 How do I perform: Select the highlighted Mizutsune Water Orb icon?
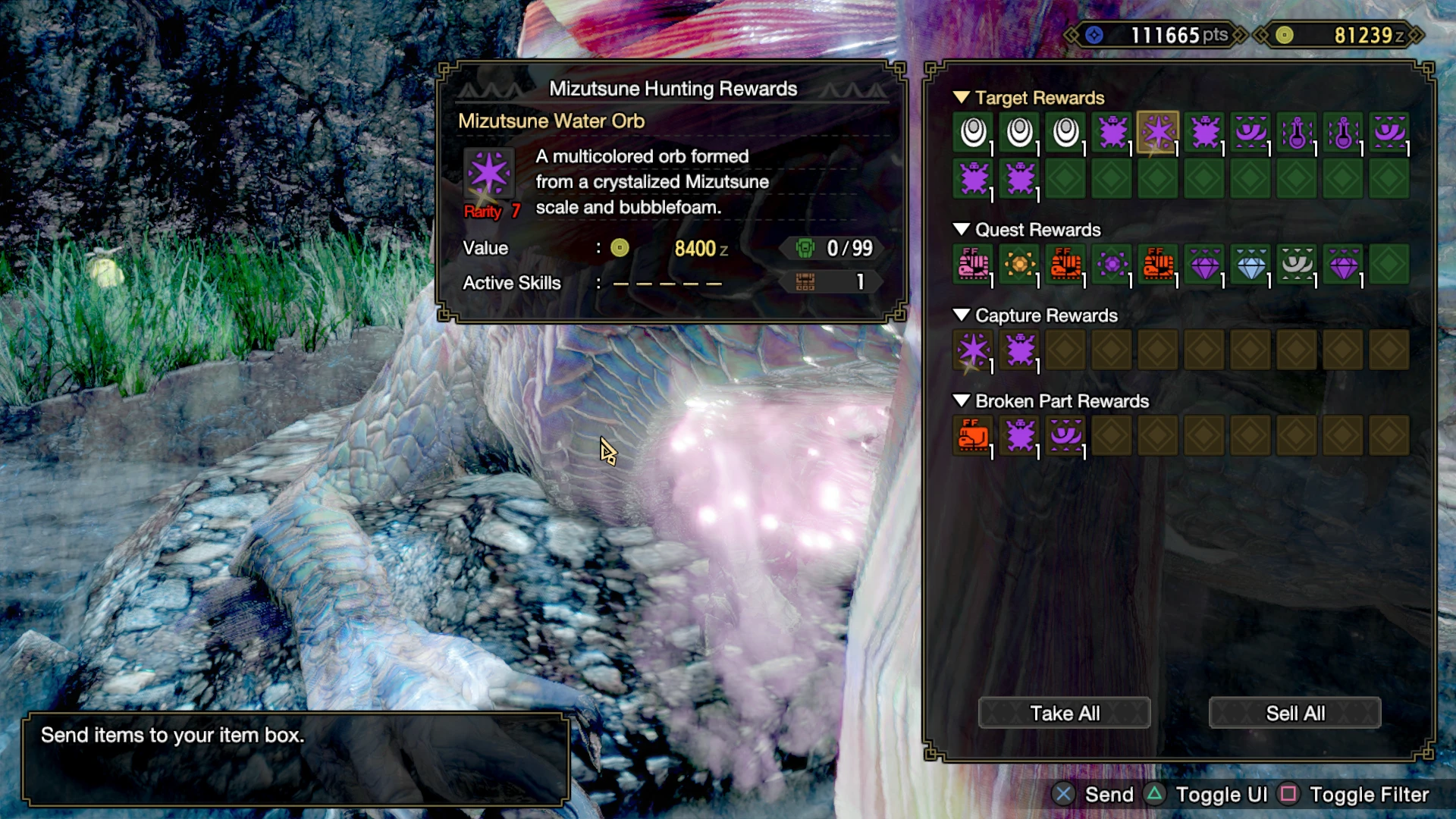pyautogui.click(x=1158, y=132)
